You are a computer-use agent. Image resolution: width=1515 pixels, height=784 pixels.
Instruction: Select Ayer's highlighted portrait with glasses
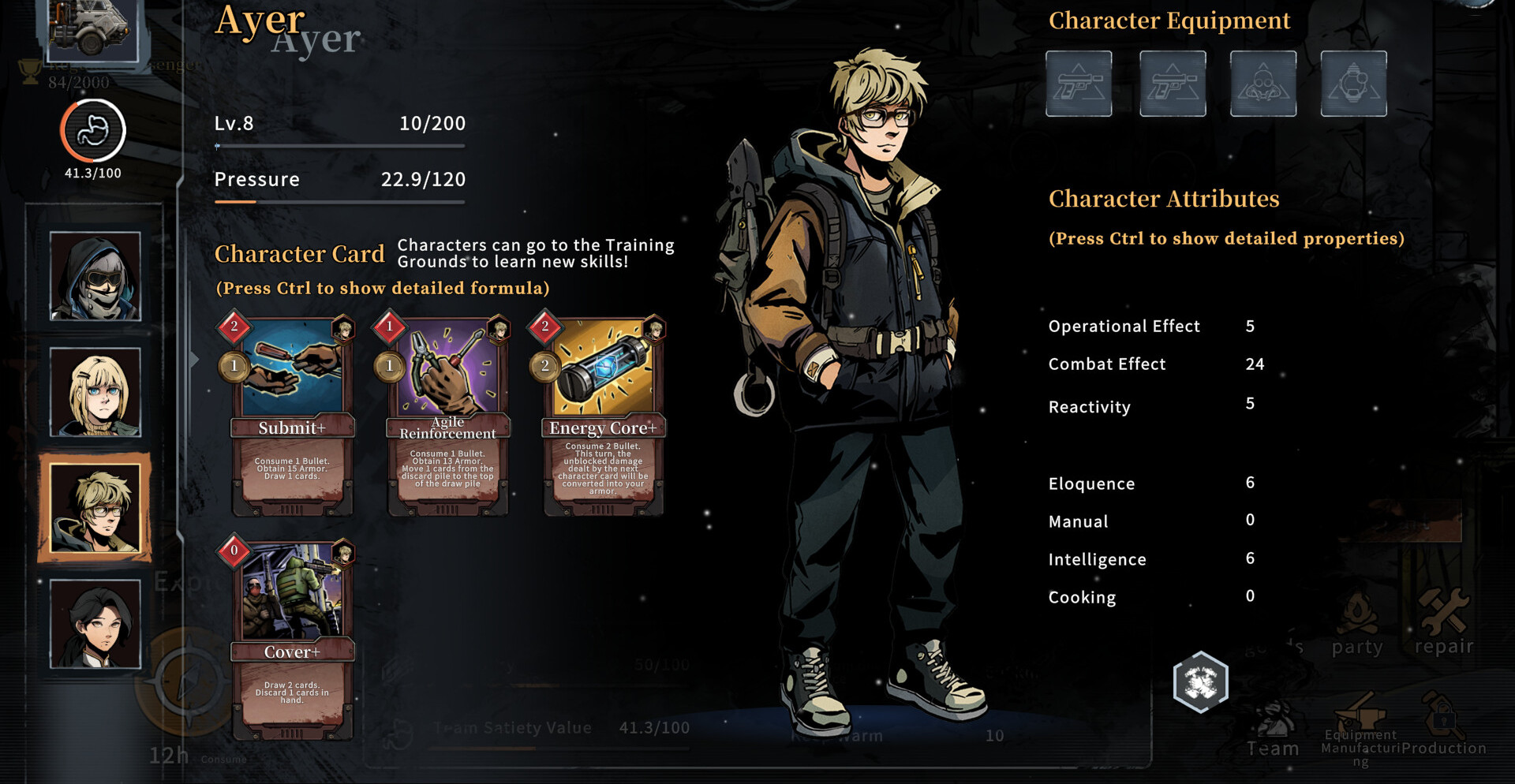click(95, 508)
